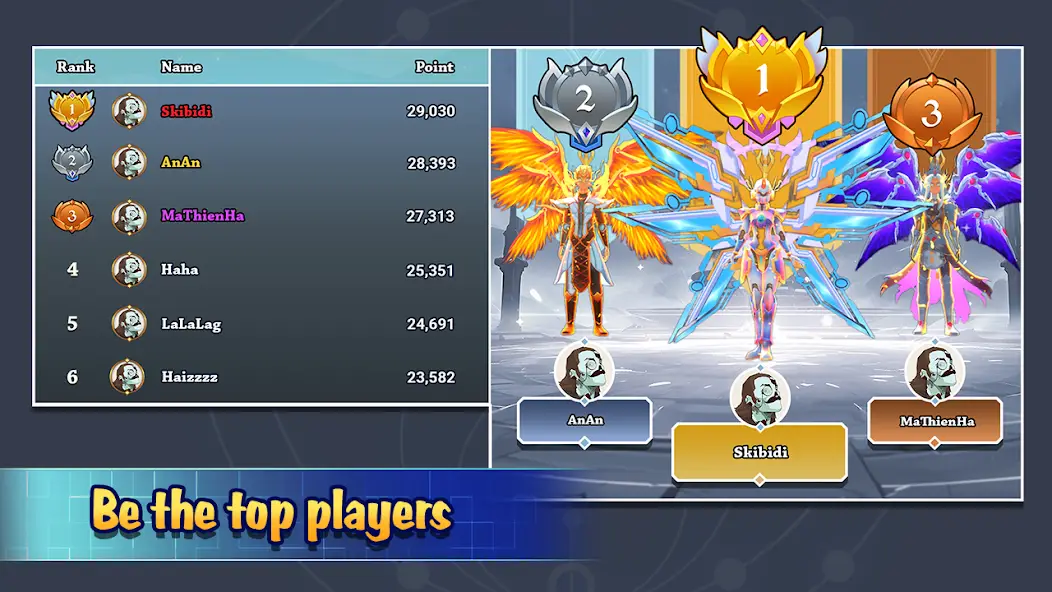View MaThienHa's podium avatar portrait

pos(935,371)
